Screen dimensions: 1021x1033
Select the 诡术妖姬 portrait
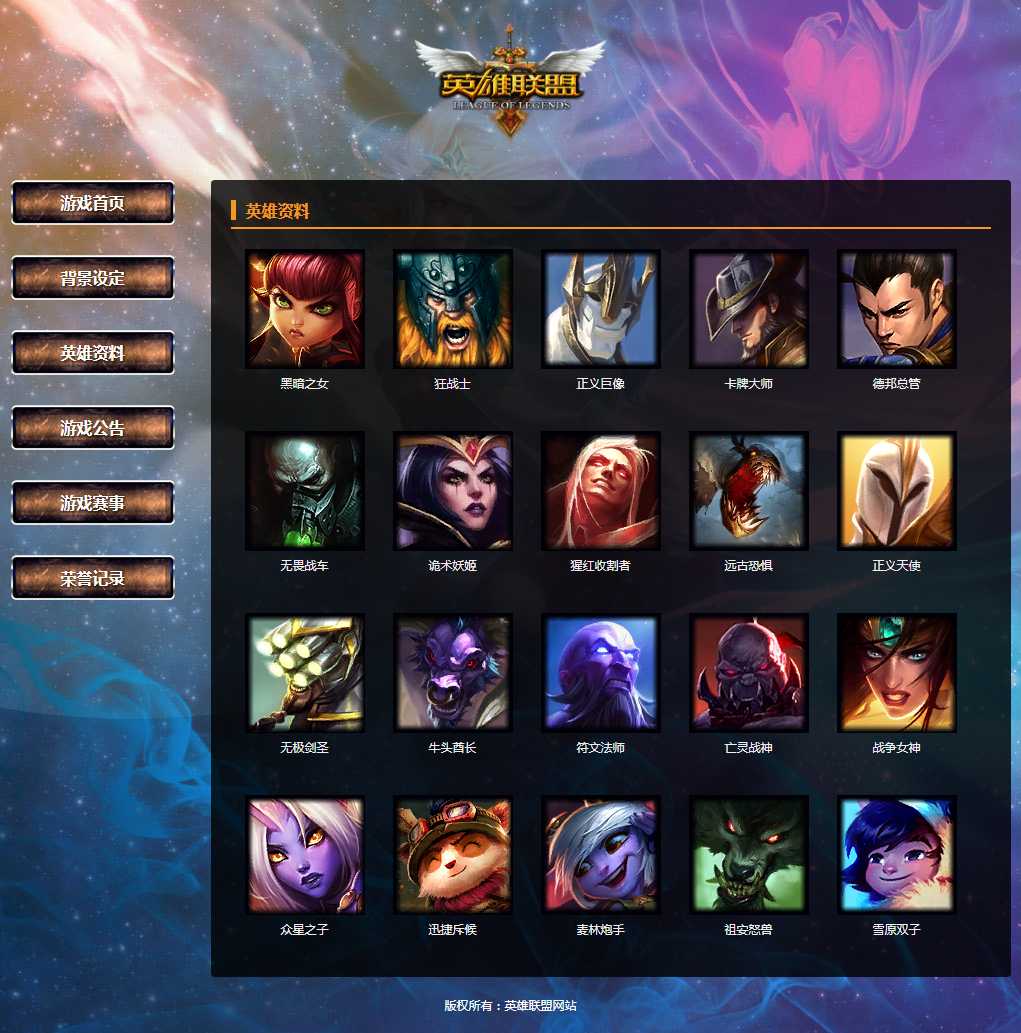point(453,491)
